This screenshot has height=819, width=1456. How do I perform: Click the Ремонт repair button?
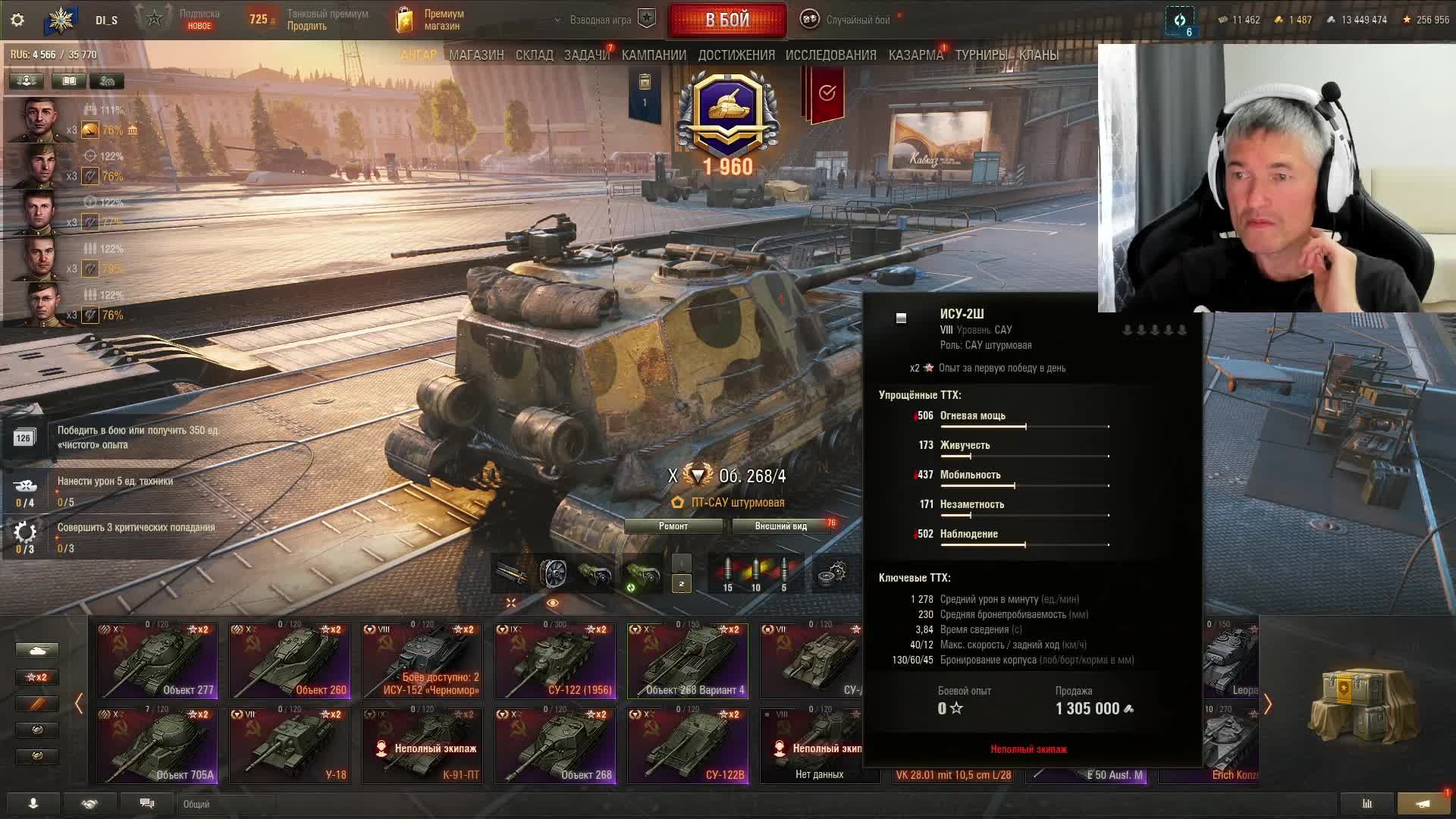673,526
